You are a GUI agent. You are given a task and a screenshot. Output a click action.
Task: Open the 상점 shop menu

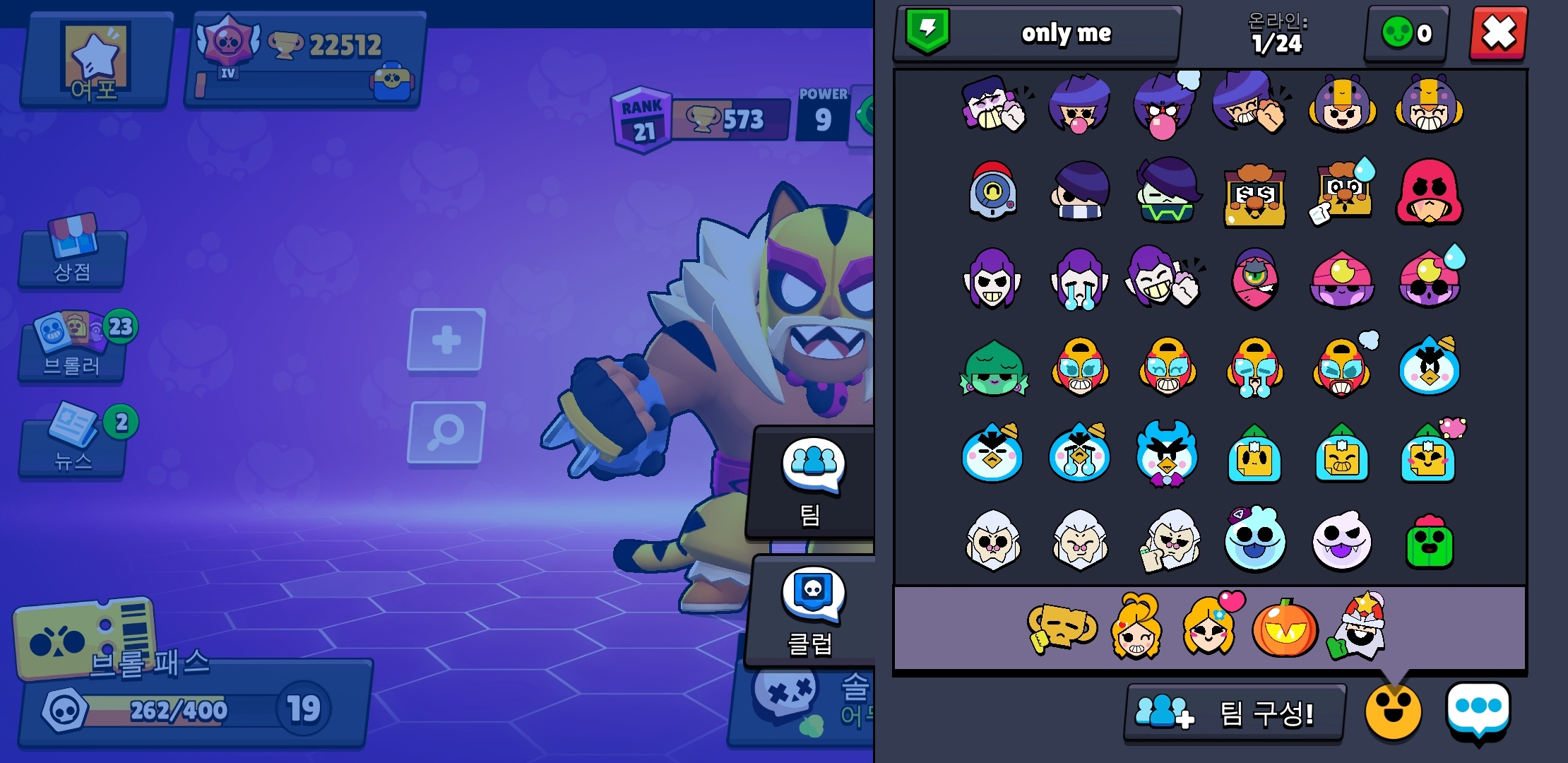(72, 254)
